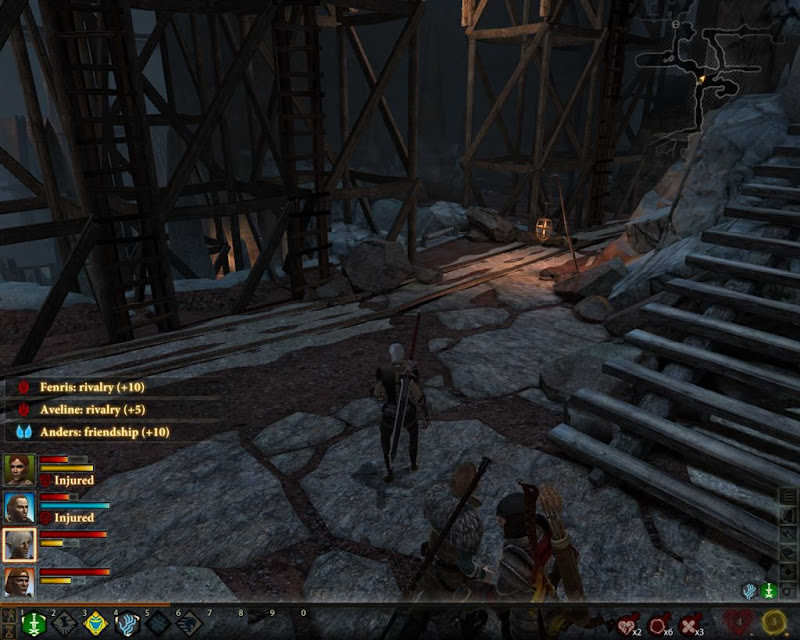Select Fenris's white-haired party portrait

click(19, 545)
